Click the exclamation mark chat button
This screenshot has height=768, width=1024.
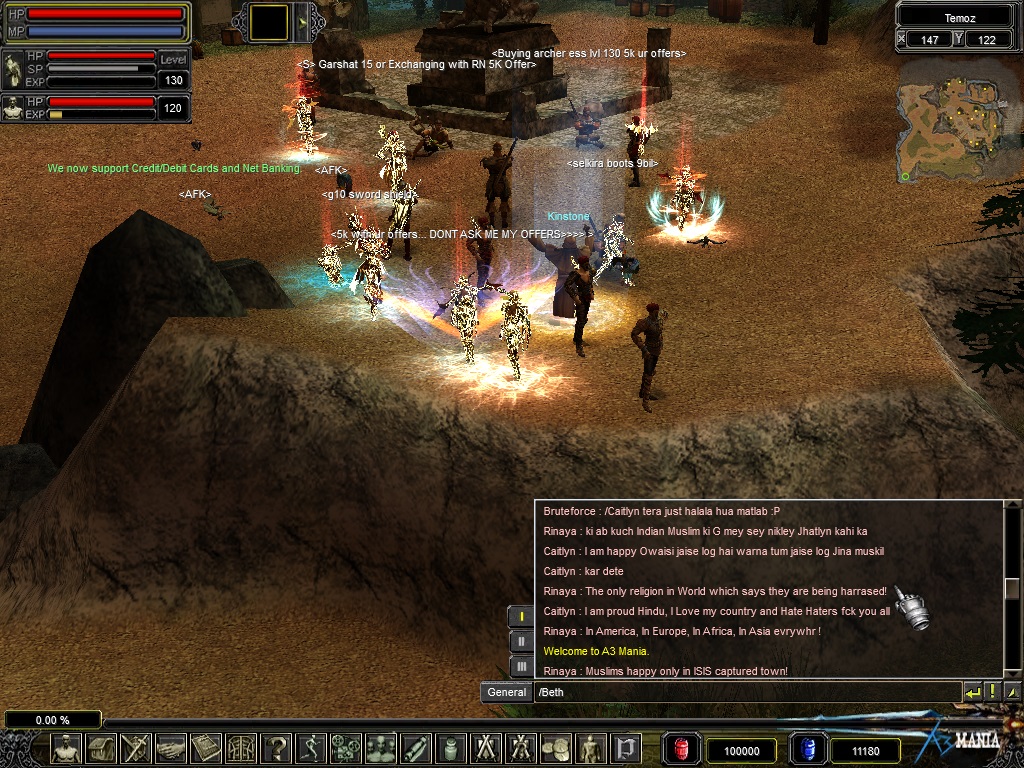click(992, 691)
